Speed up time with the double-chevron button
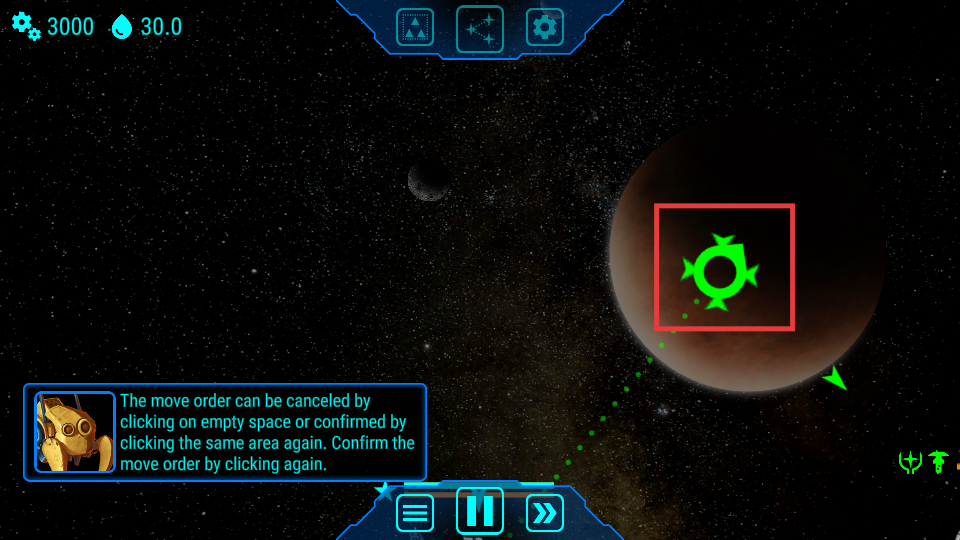This screenshot has width=960, height=540. 545,513
